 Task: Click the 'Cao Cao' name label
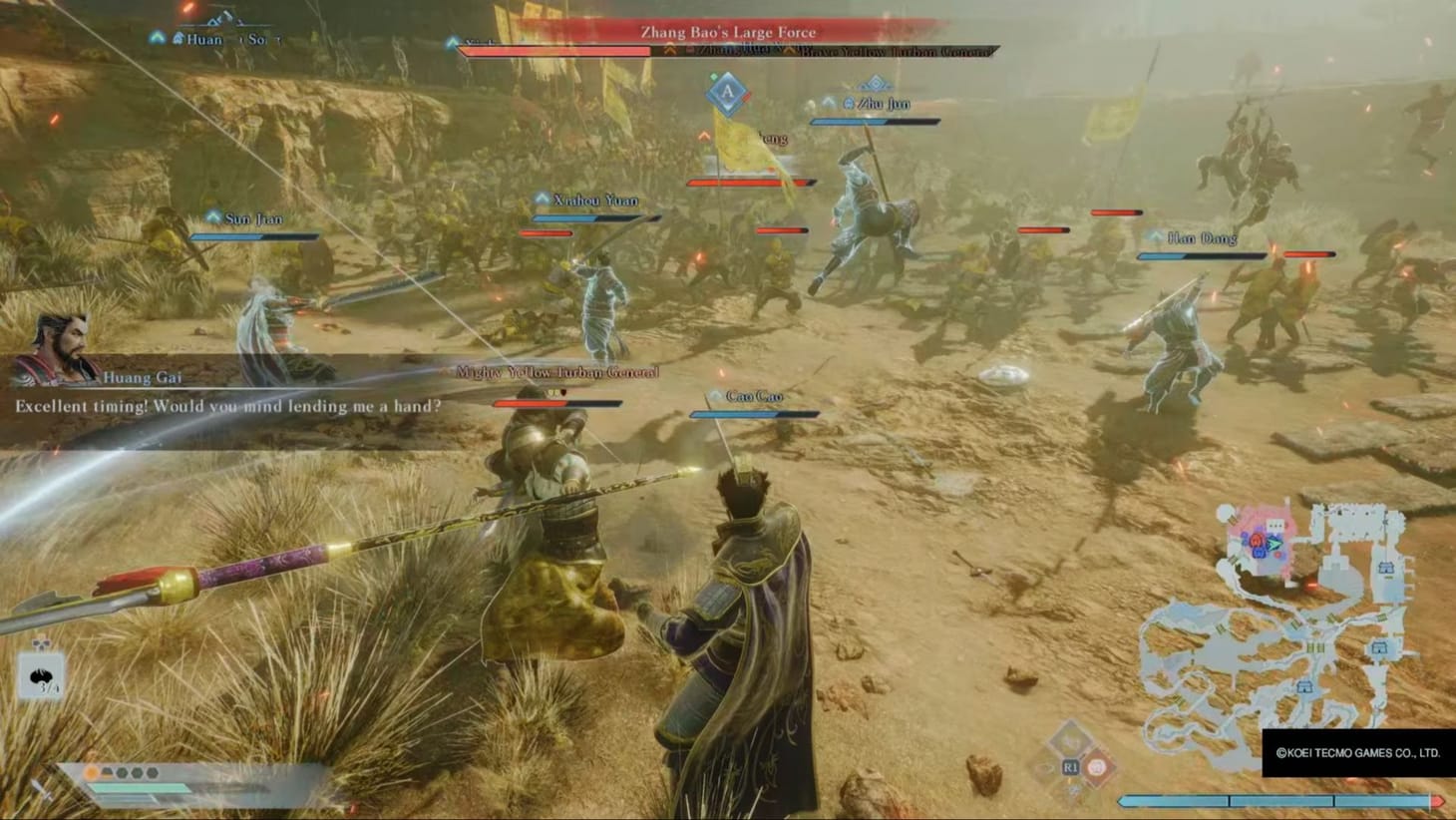point(755,395)
